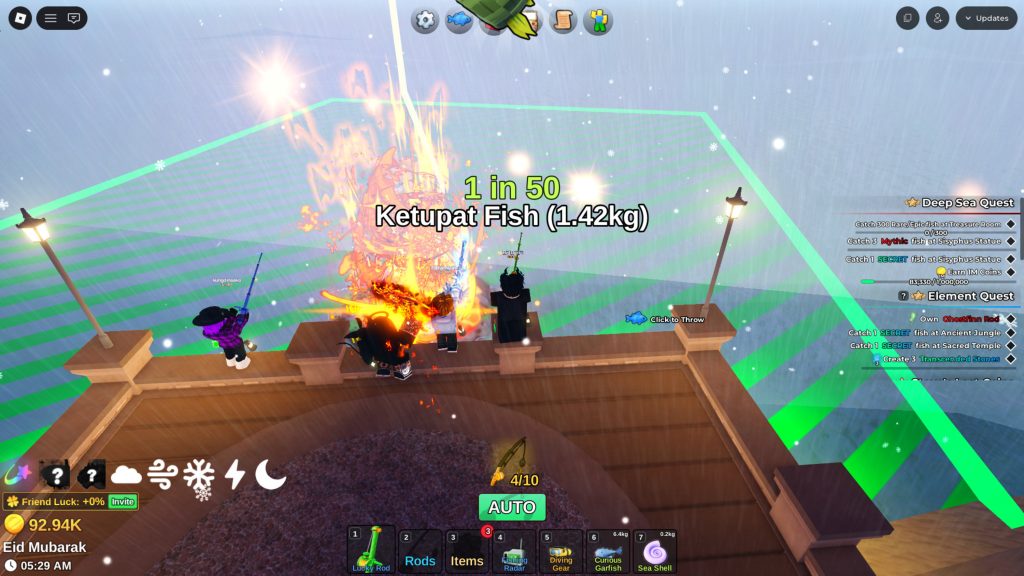
Task: Open the Items hotbar category
Action: tap(467, 551)
